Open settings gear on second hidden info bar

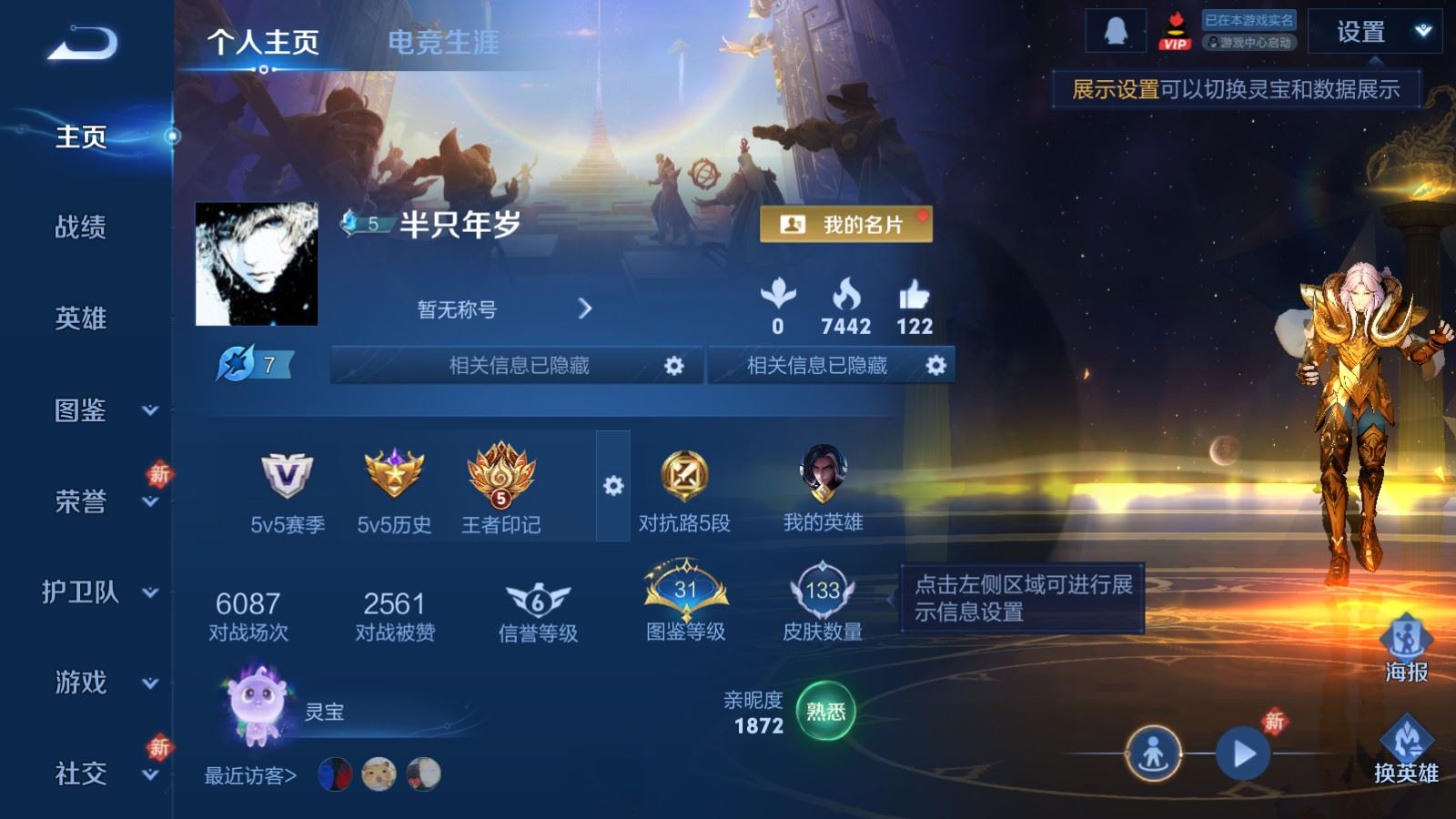[x=935, y=364]
